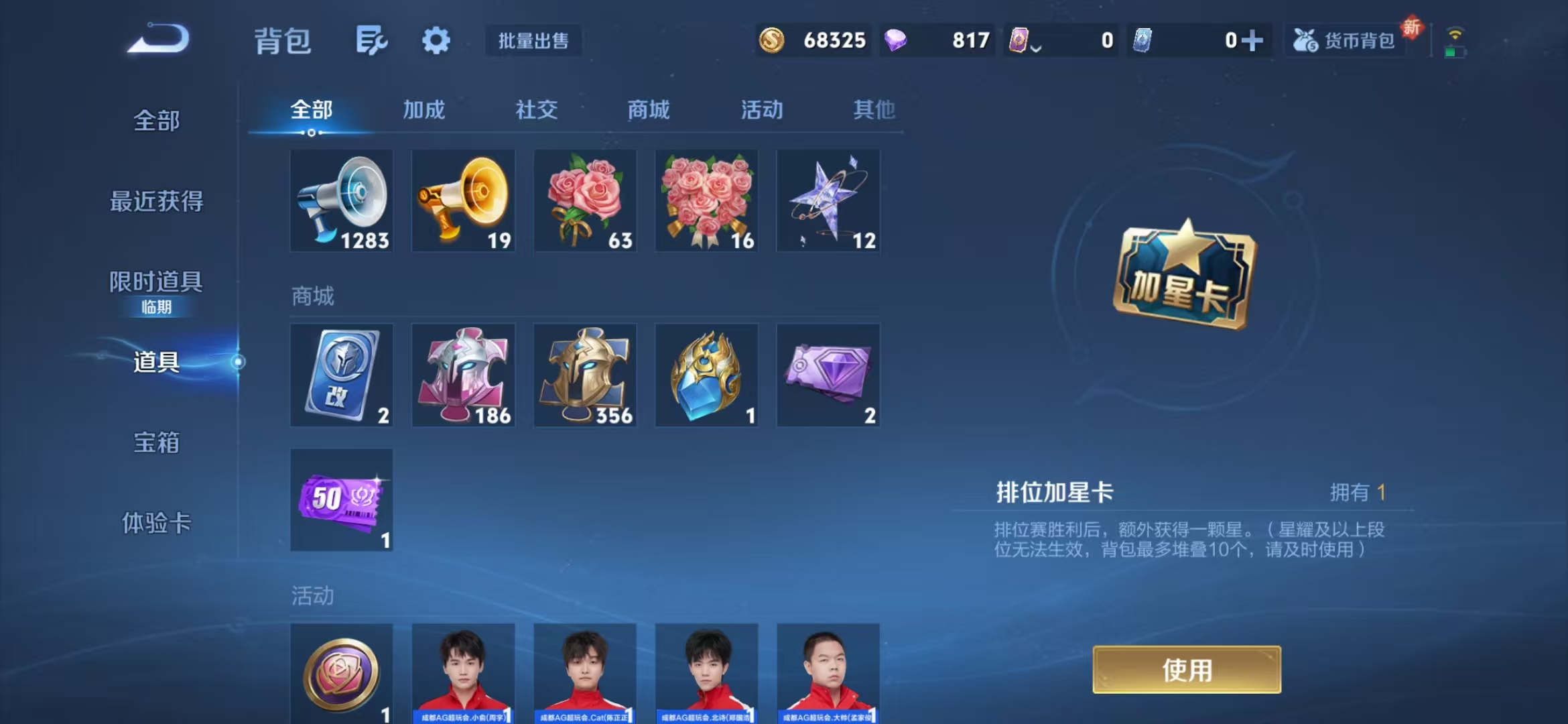This screenshot has height=724, width=1568.
Task: Switch to the 商城 category tab
Action: [x=648, y=111]
